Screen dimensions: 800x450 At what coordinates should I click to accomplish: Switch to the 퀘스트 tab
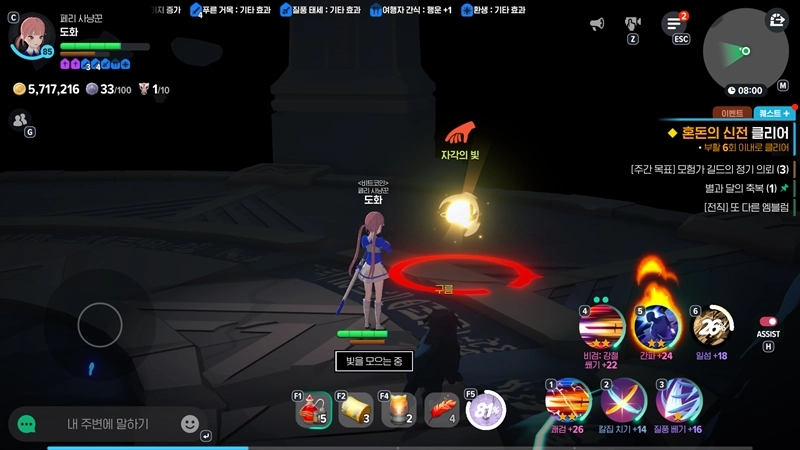coord(773,114)
